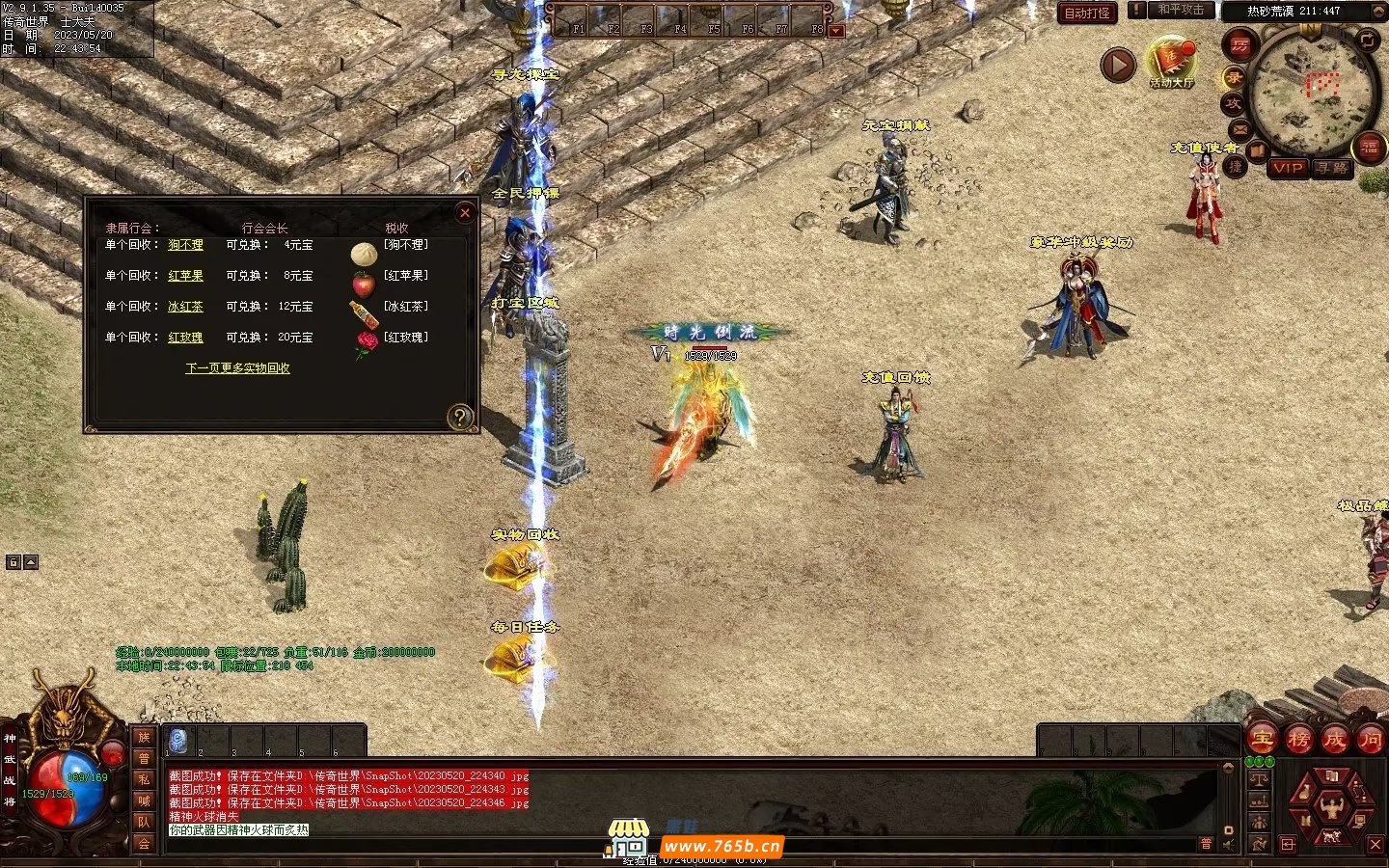The width and height of the screenshot is (1389, 868).
Task: Switch chat to 私 private channel
Action: [x=144, y=779]
